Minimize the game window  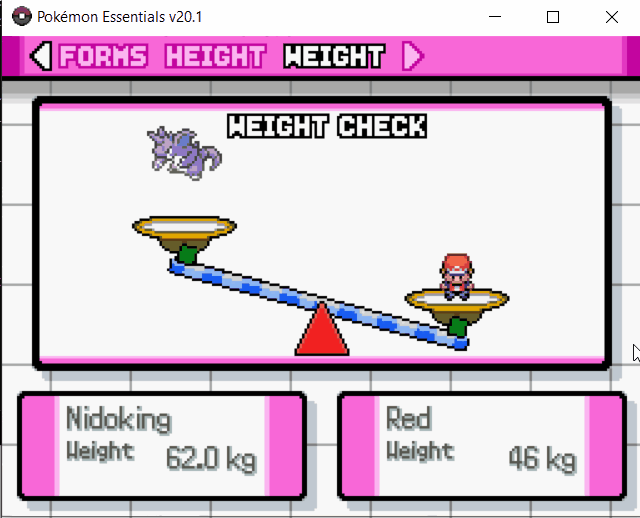494,17
